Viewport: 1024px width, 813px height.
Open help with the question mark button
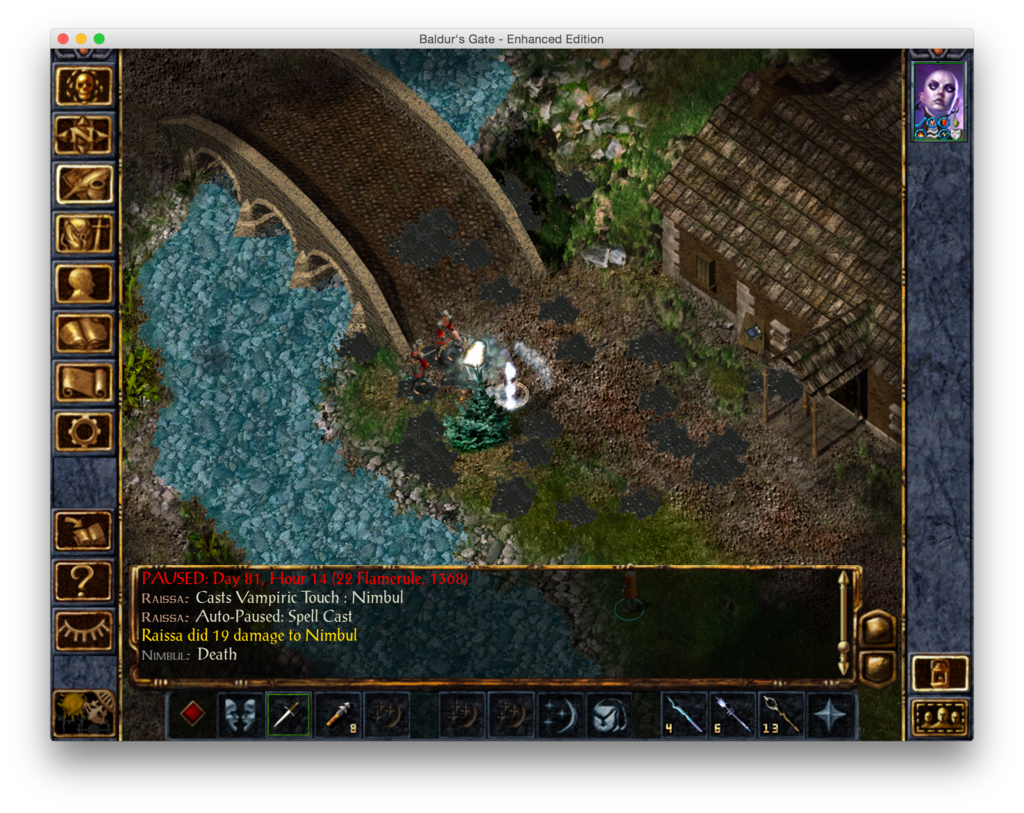[x=83, y=581]
